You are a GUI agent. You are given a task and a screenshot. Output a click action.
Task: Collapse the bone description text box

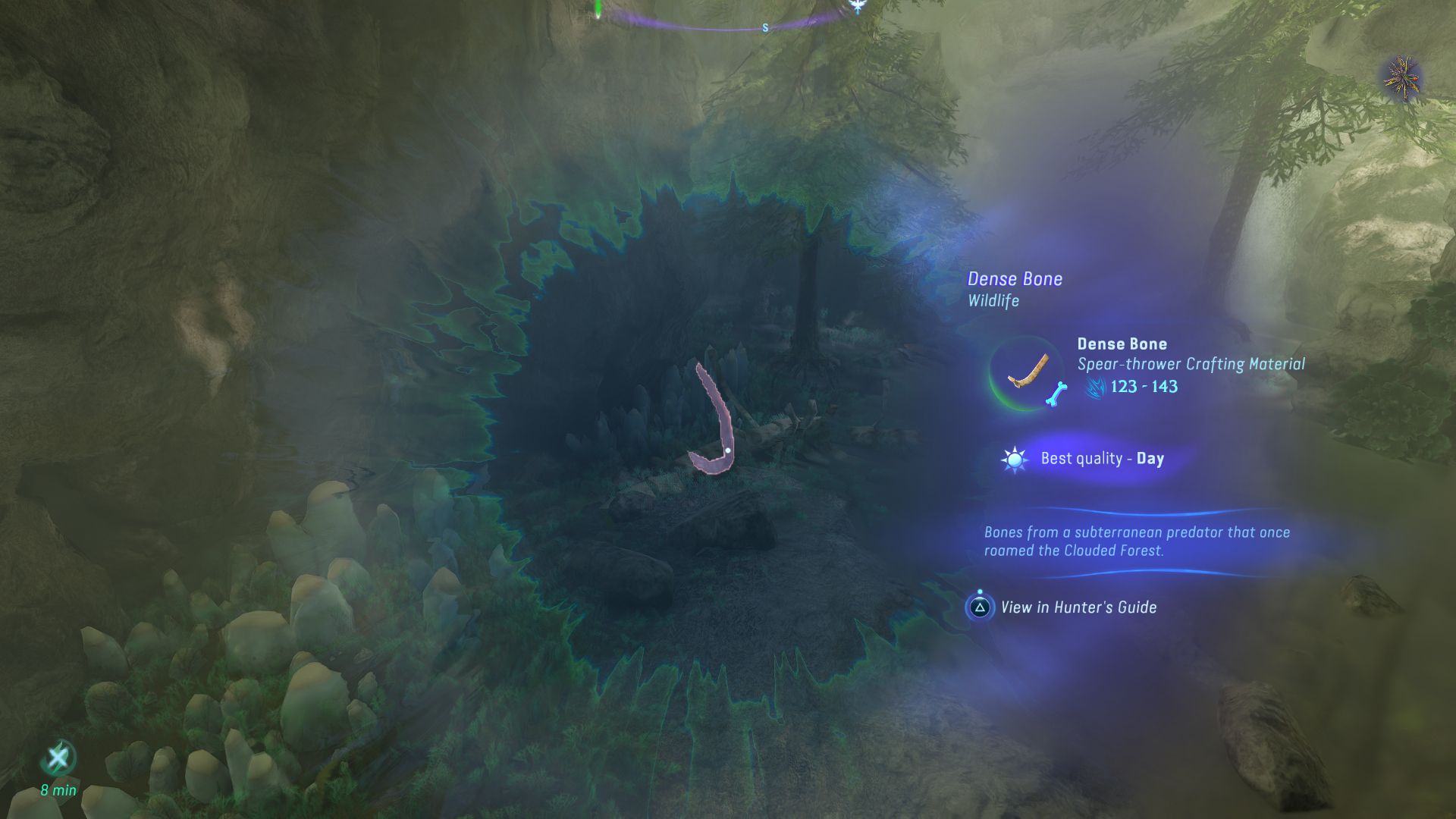tap(1137, 541)
